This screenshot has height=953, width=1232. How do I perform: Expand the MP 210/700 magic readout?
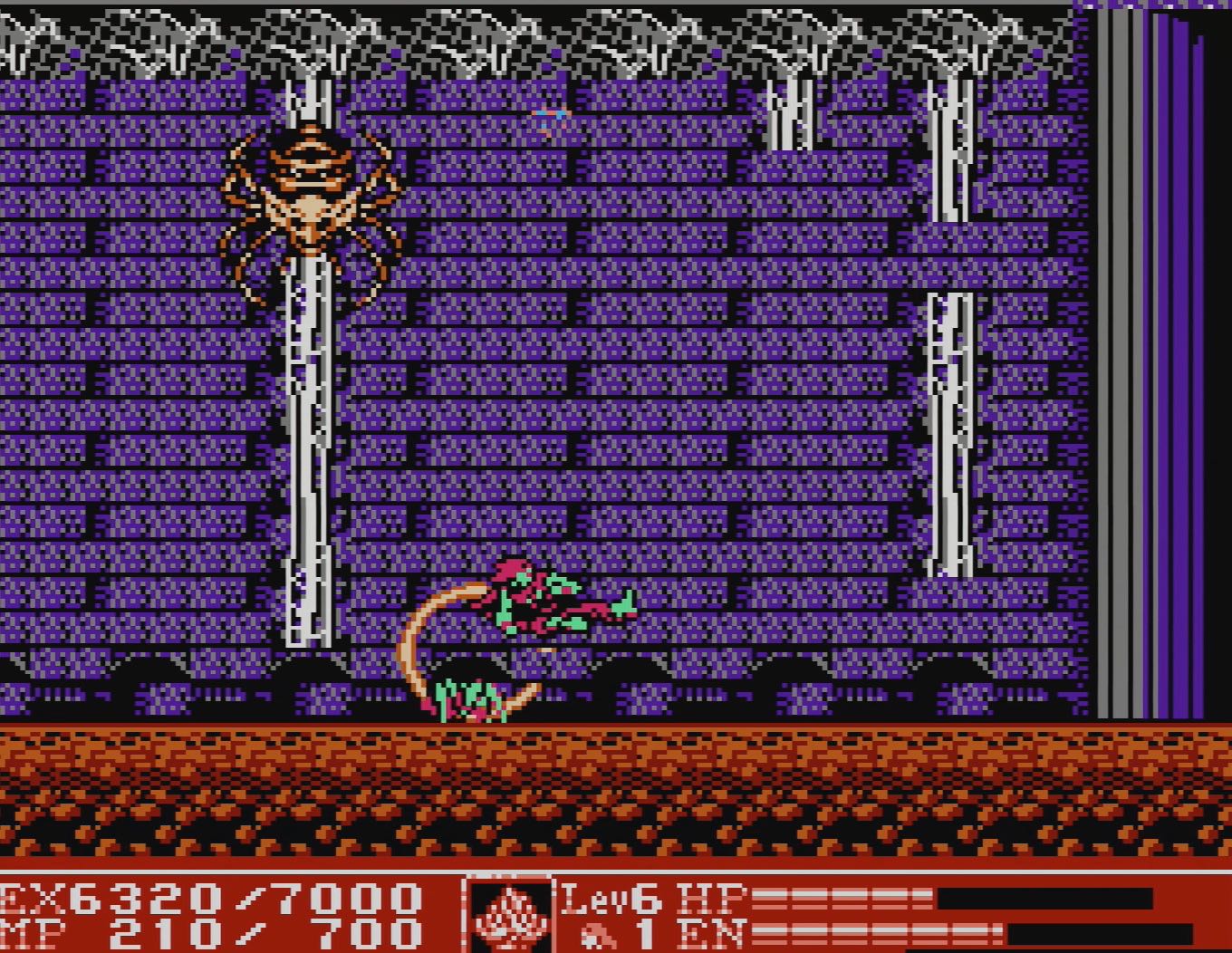coord(208,929)
